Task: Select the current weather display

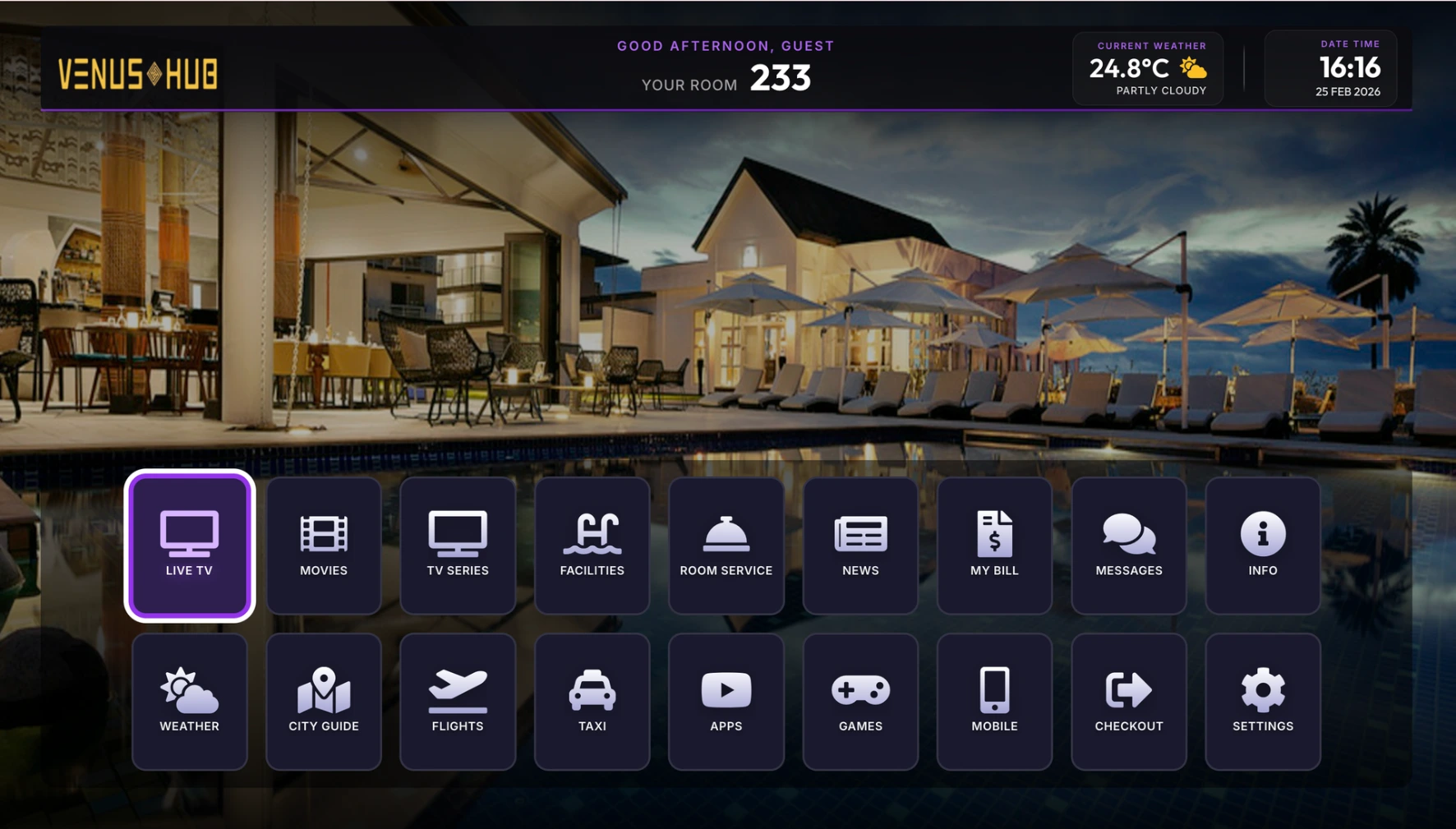Action: 1147,68
